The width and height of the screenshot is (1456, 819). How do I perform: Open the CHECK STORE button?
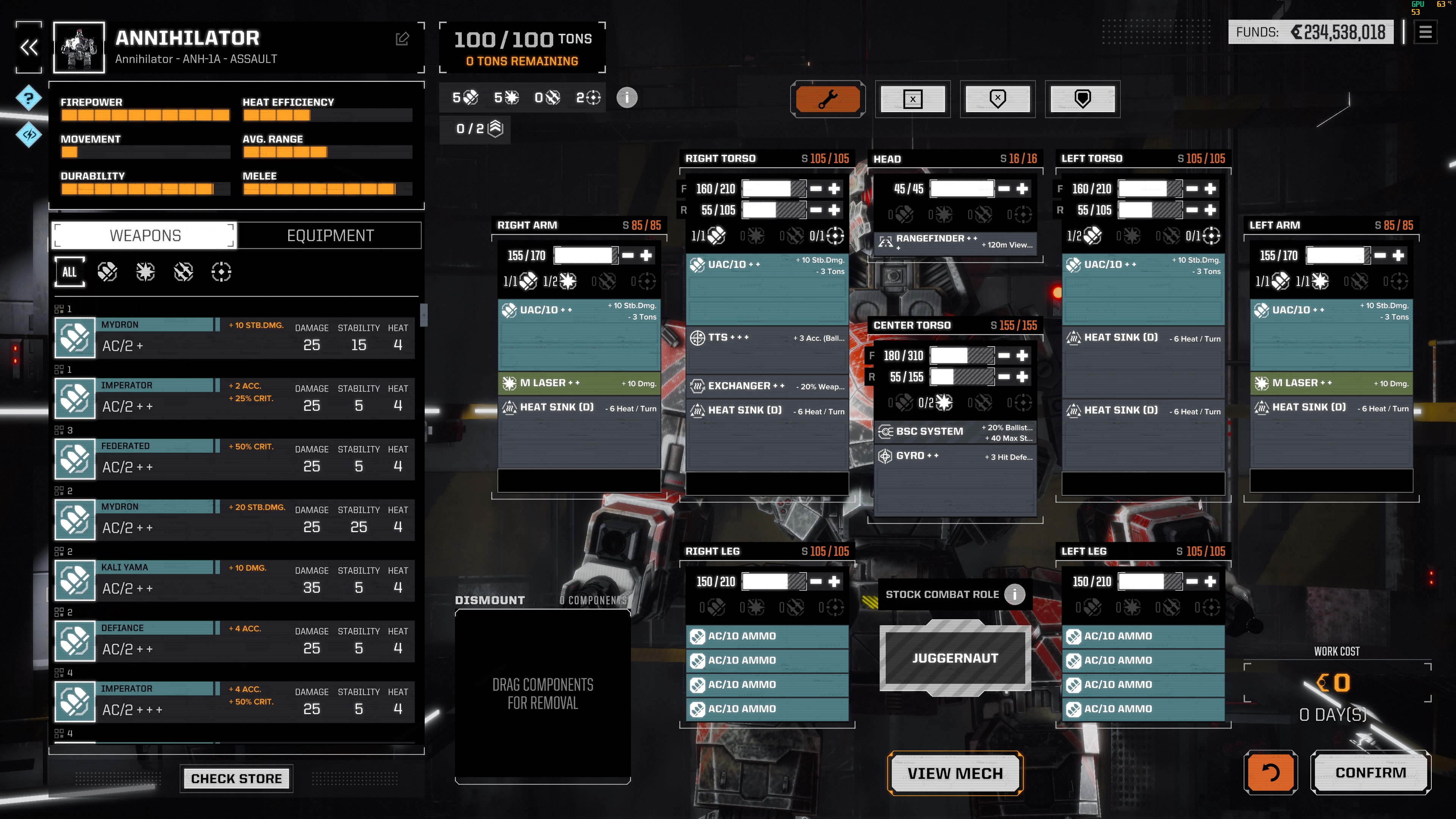236,778
